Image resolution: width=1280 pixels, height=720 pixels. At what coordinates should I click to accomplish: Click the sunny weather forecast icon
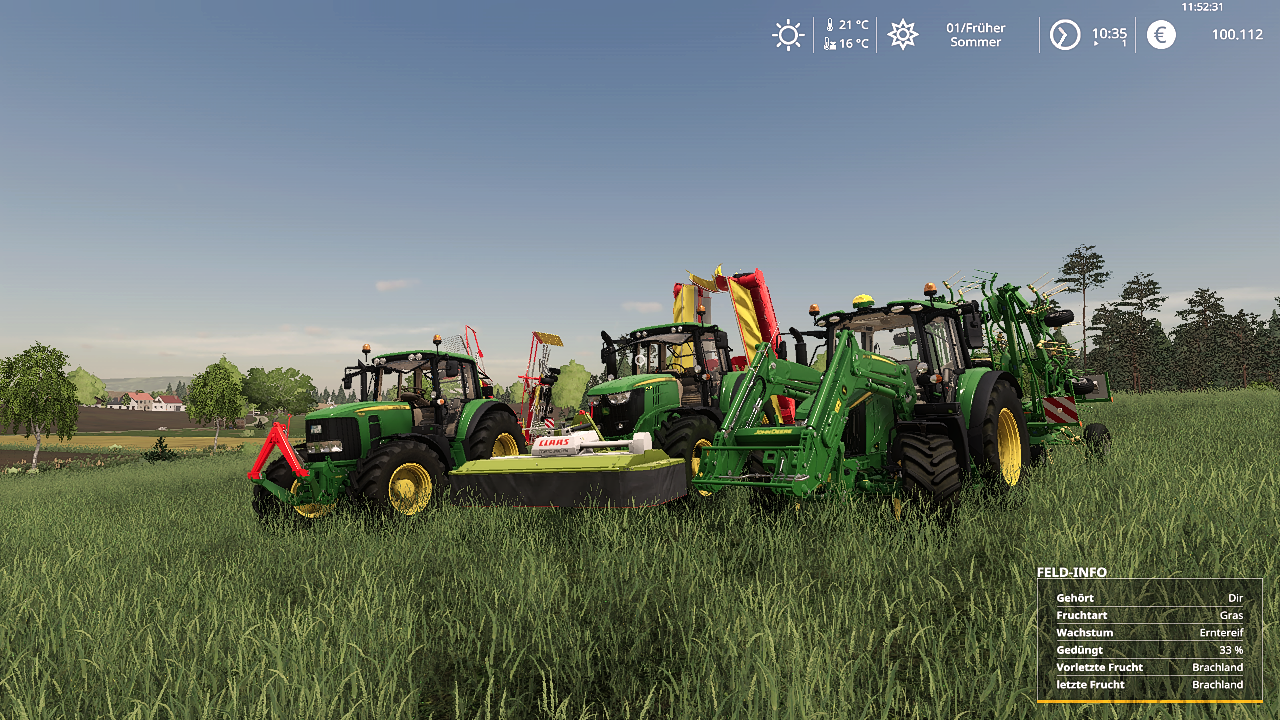tap(788, 35)
